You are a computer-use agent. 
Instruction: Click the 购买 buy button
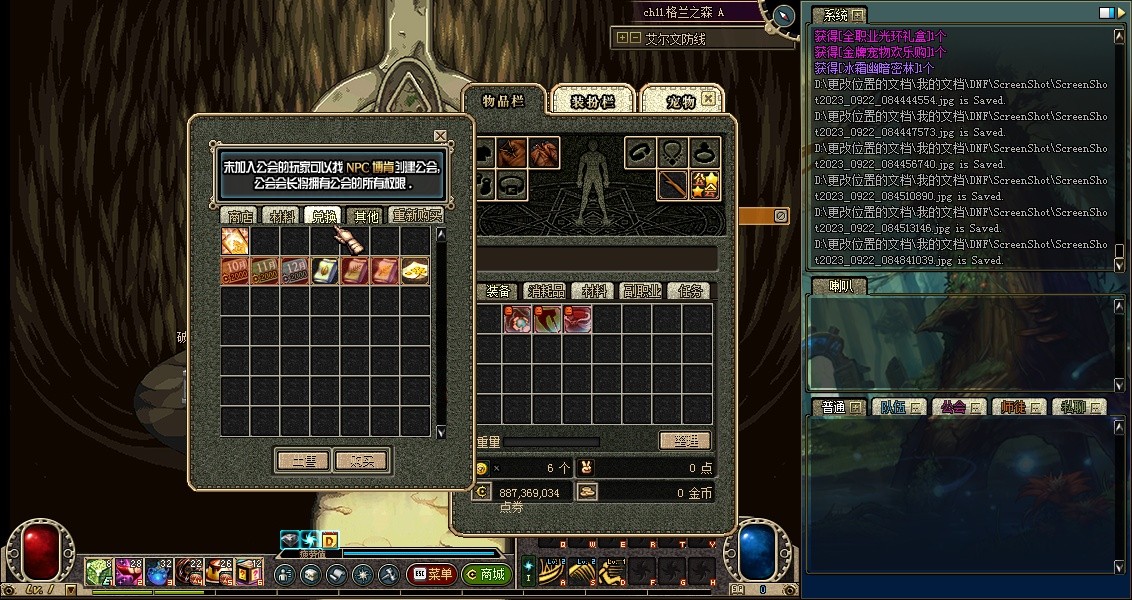(361, 461)
